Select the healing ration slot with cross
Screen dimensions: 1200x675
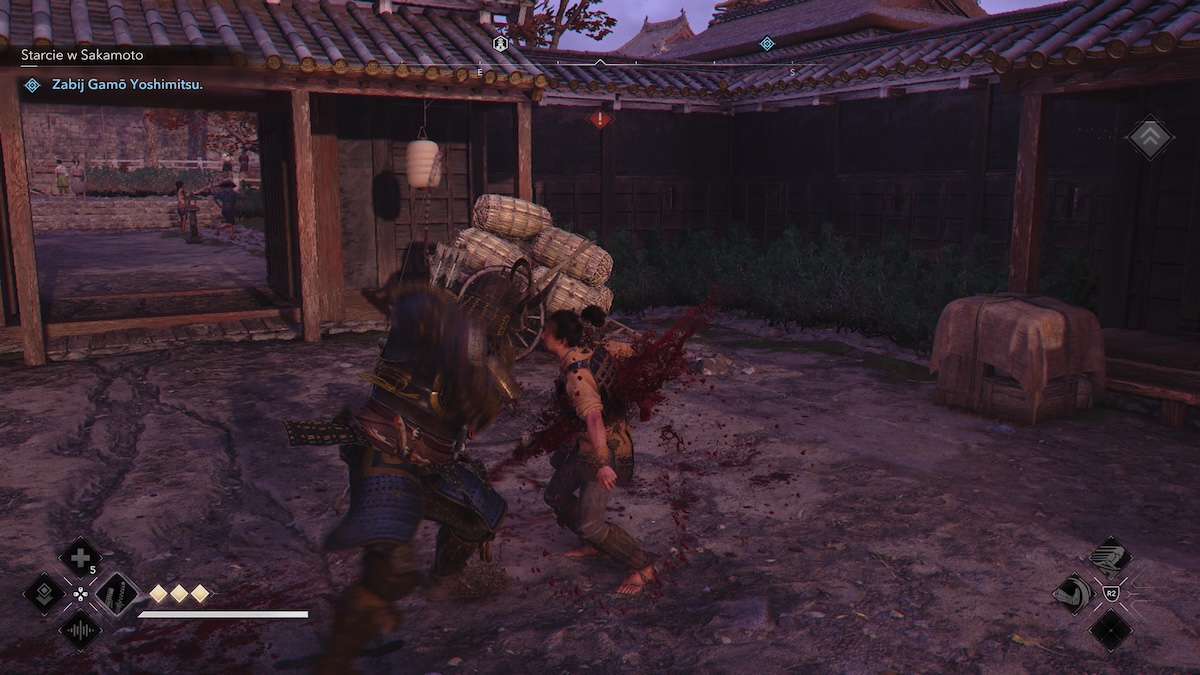[x=80, y=557]
